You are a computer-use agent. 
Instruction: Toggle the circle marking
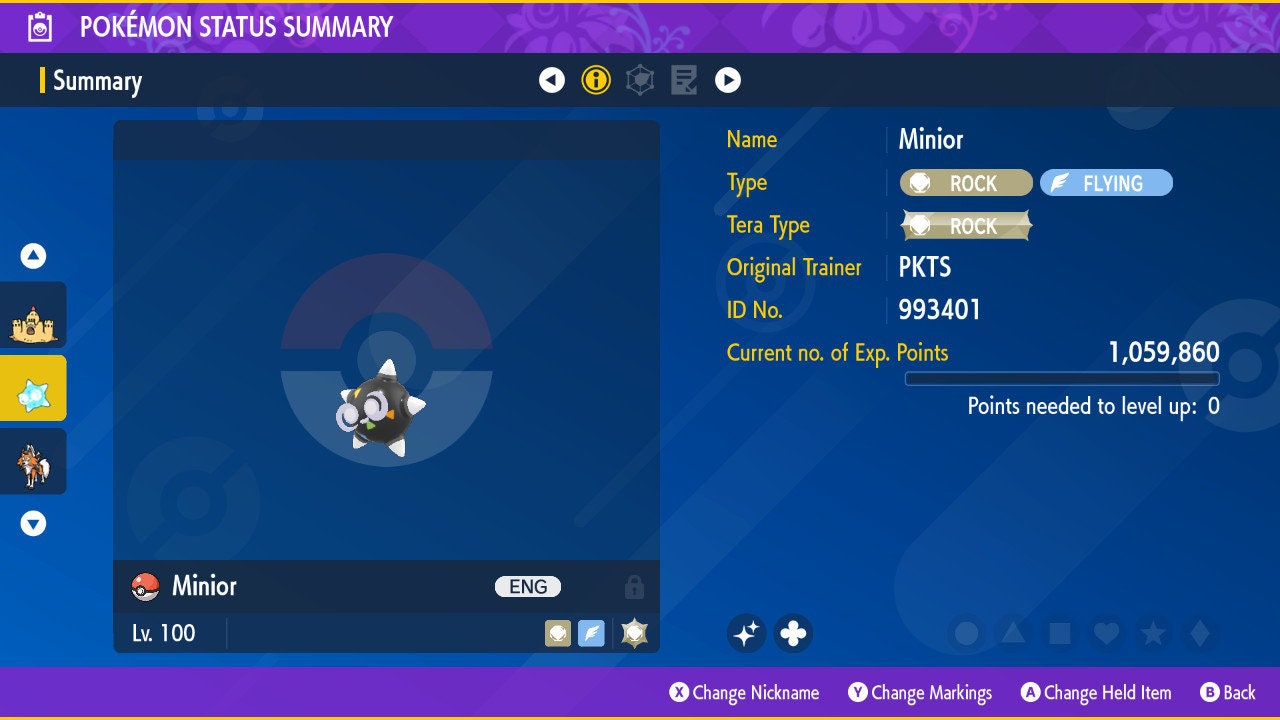[967, 633]
